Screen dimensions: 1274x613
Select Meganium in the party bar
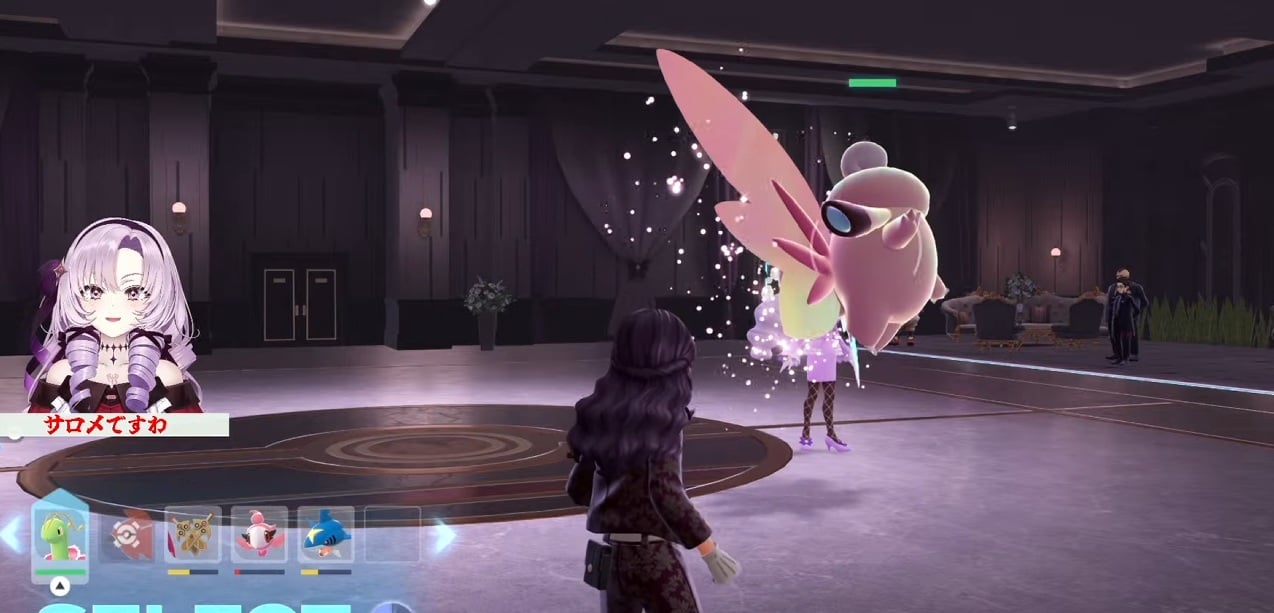coord(59,536)
